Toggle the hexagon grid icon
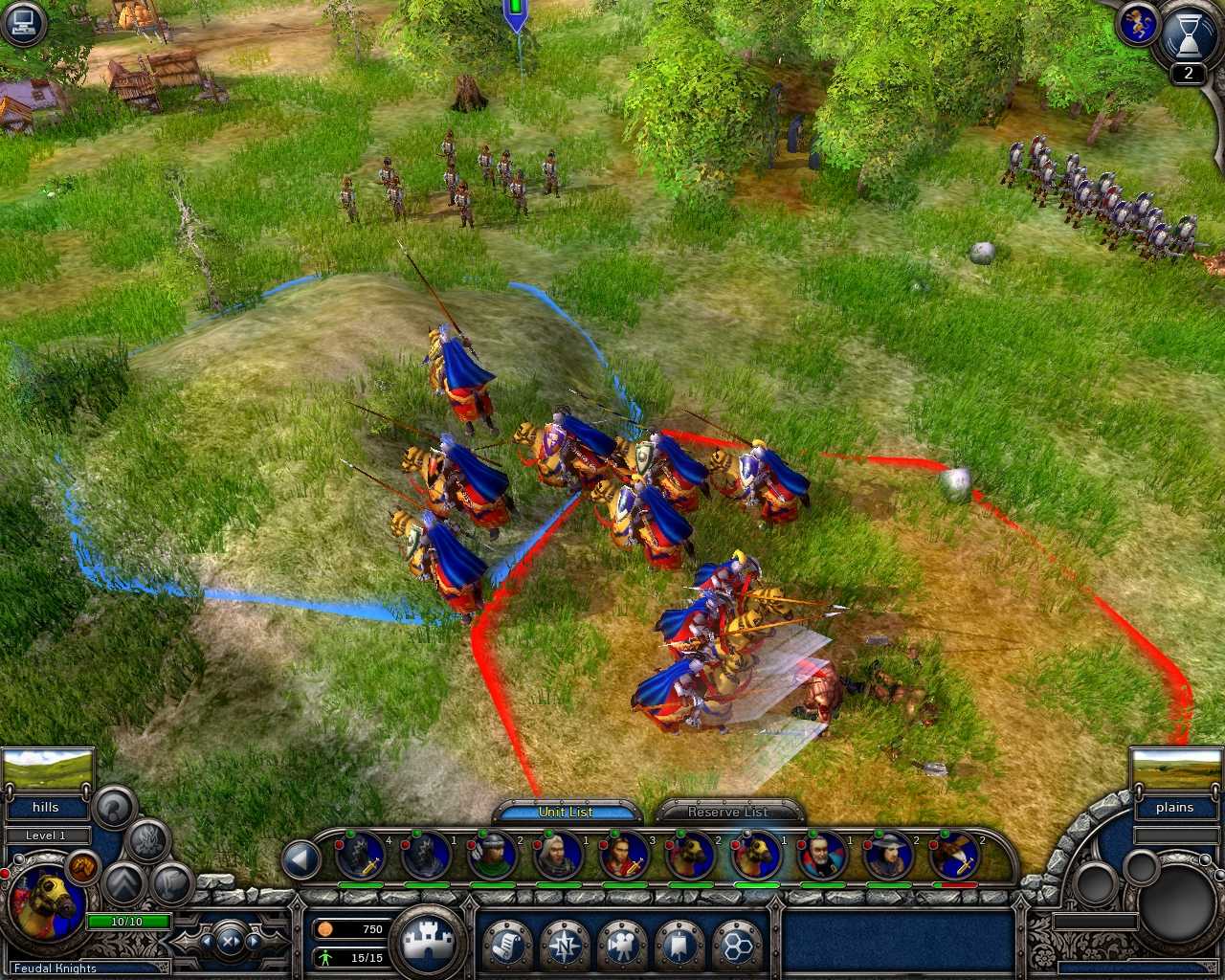 738,944
